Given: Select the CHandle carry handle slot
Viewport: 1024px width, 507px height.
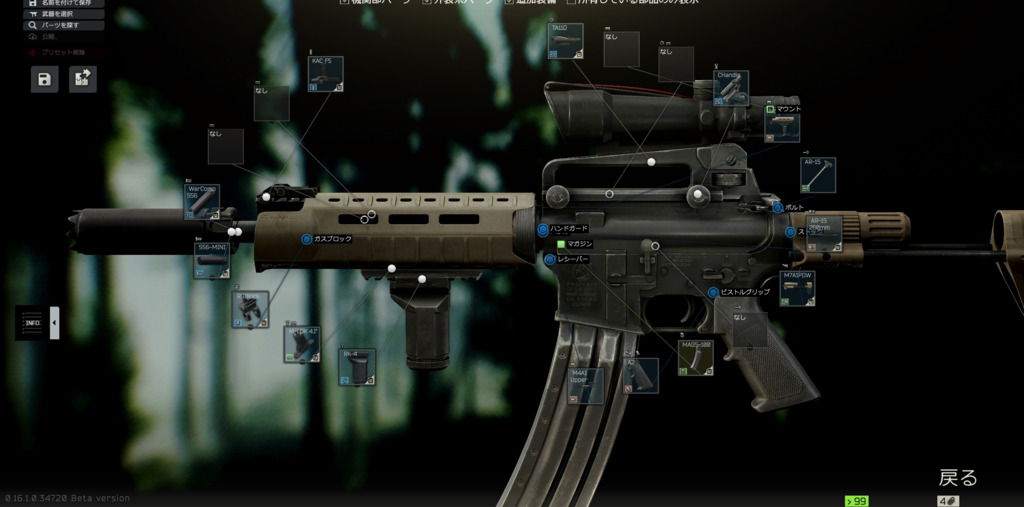Looking at the screenshot, I should [732, 88].
